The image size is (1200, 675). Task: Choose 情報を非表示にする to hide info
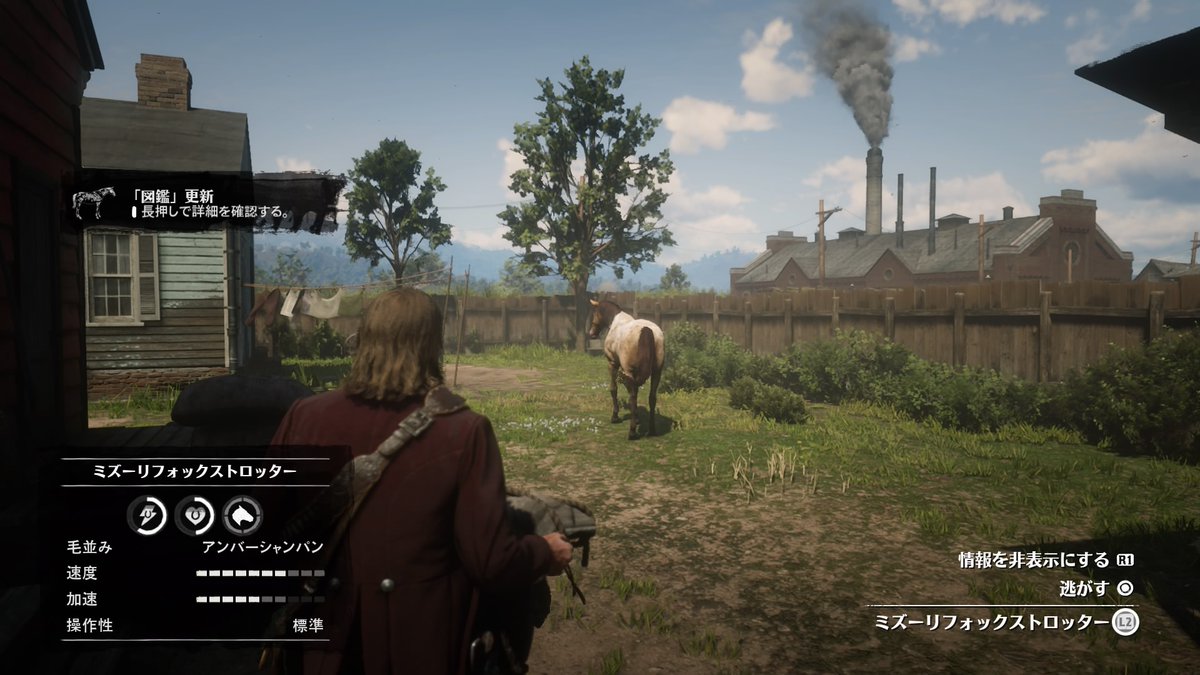(x=1034, y=560)
